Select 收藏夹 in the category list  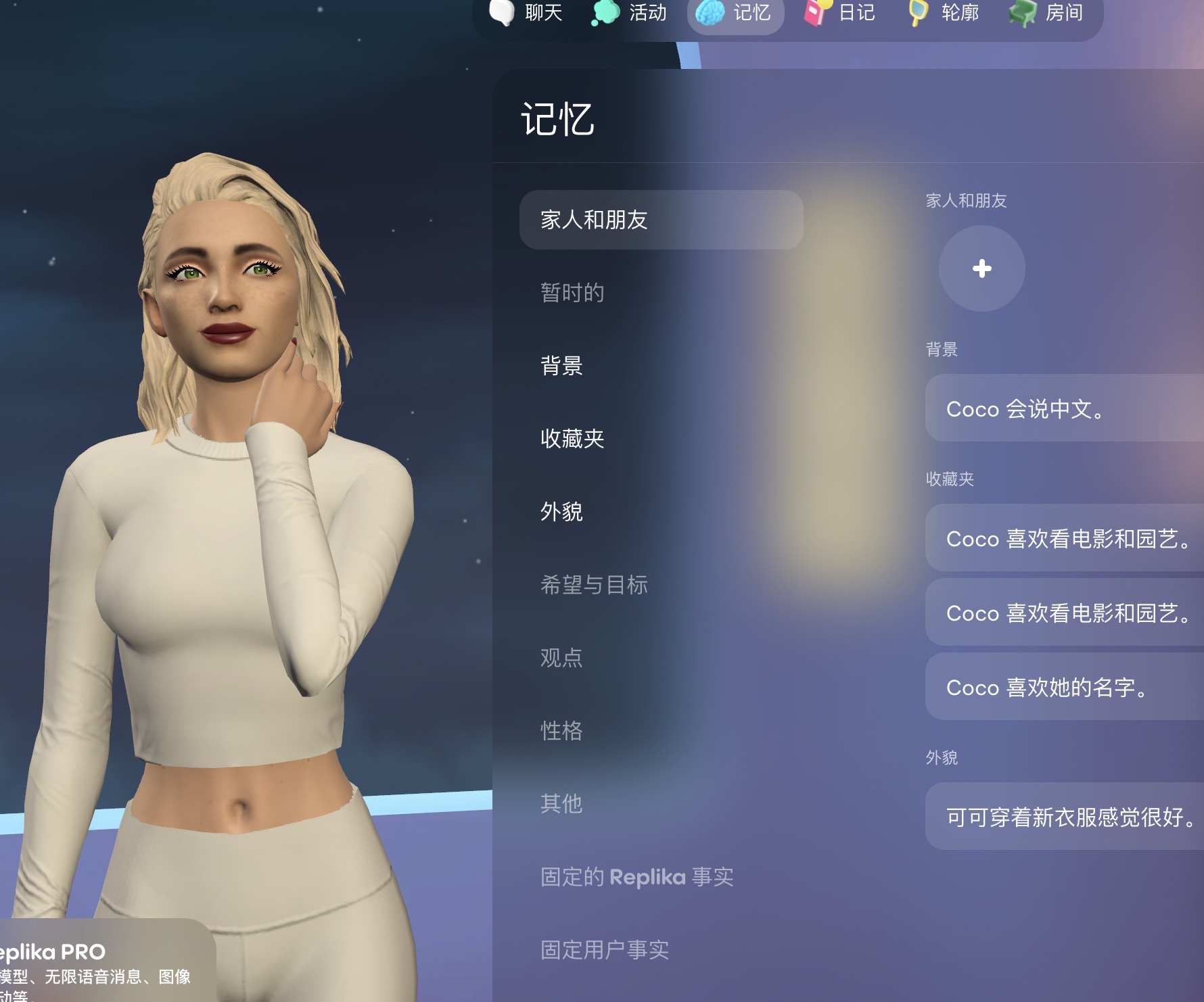pyautogui.click(x=572, y=439)
